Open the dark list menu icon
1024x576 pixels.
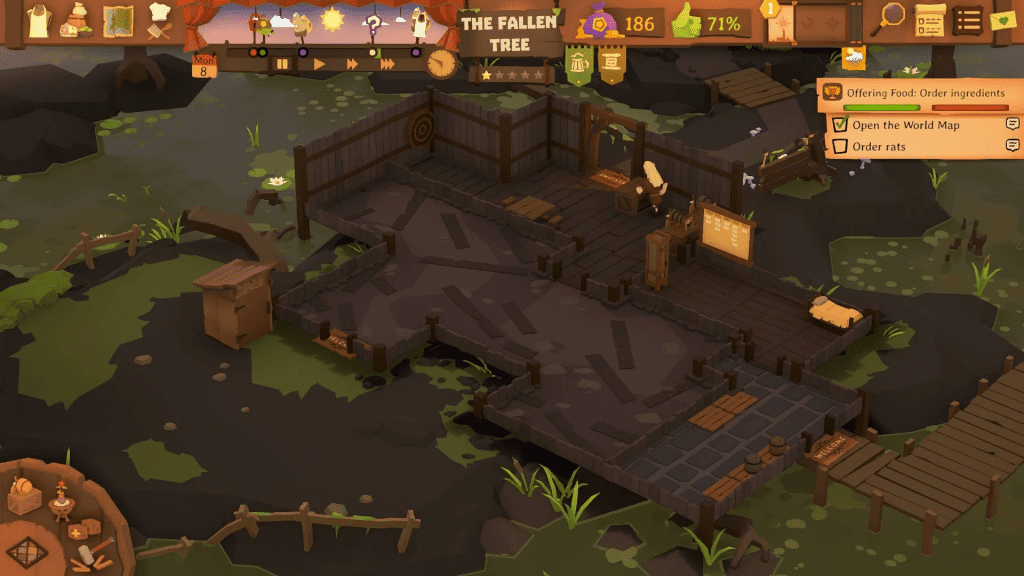point(967,20)
